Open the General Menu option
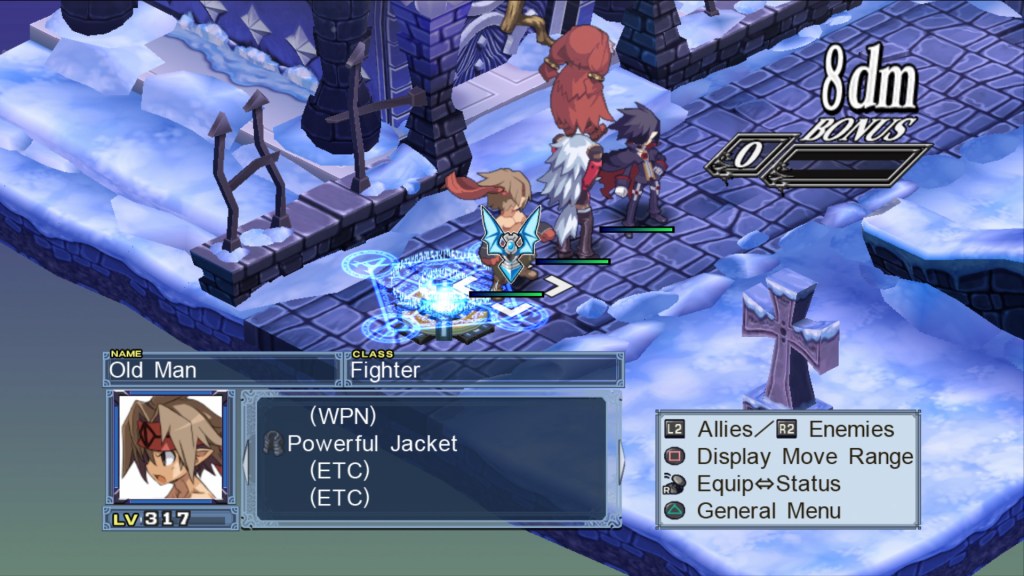Viewport: 1024px width, 576px height. 768,511
